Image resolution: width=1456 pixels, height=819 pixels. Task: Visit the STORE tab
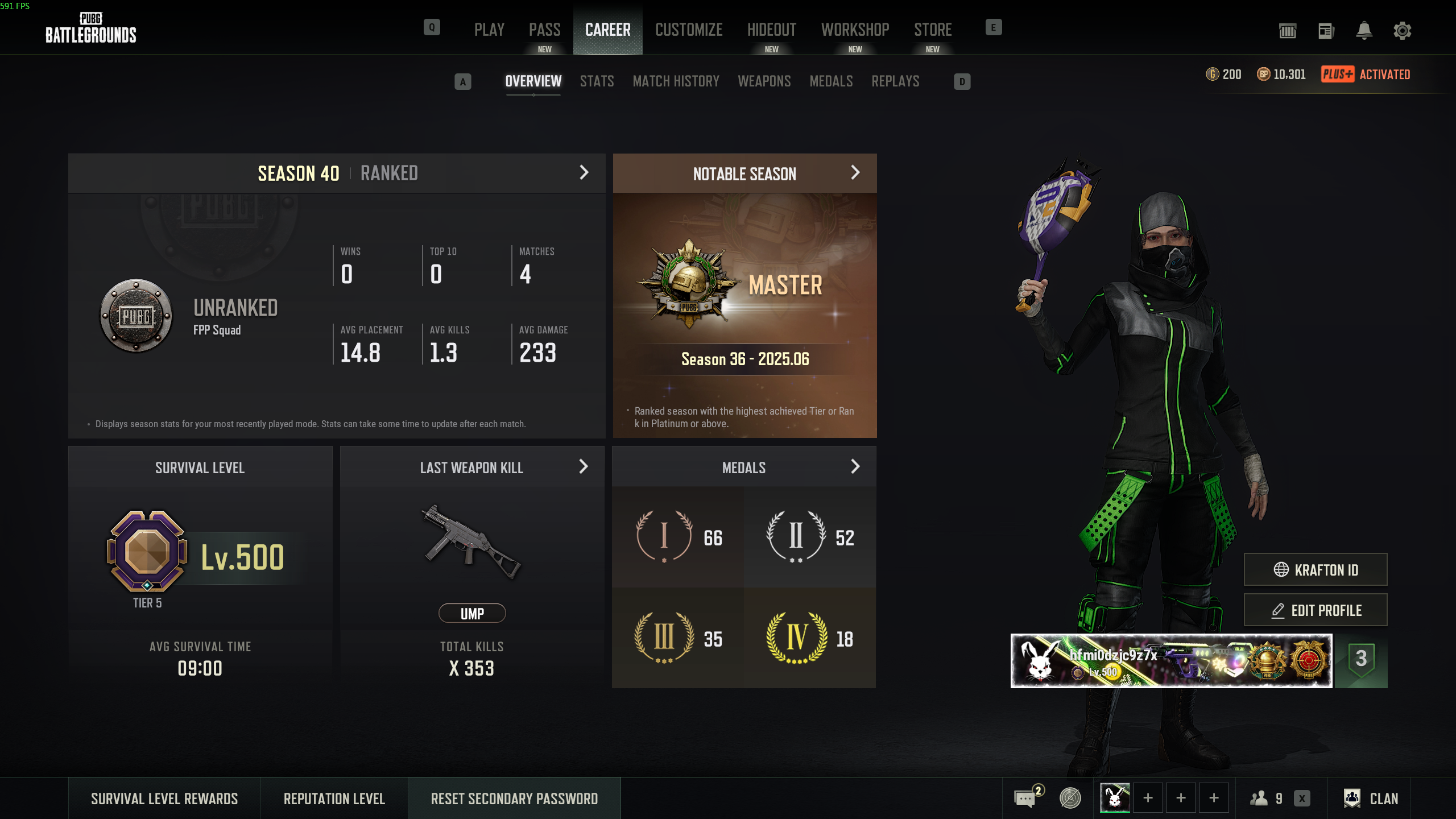[933, 30]
